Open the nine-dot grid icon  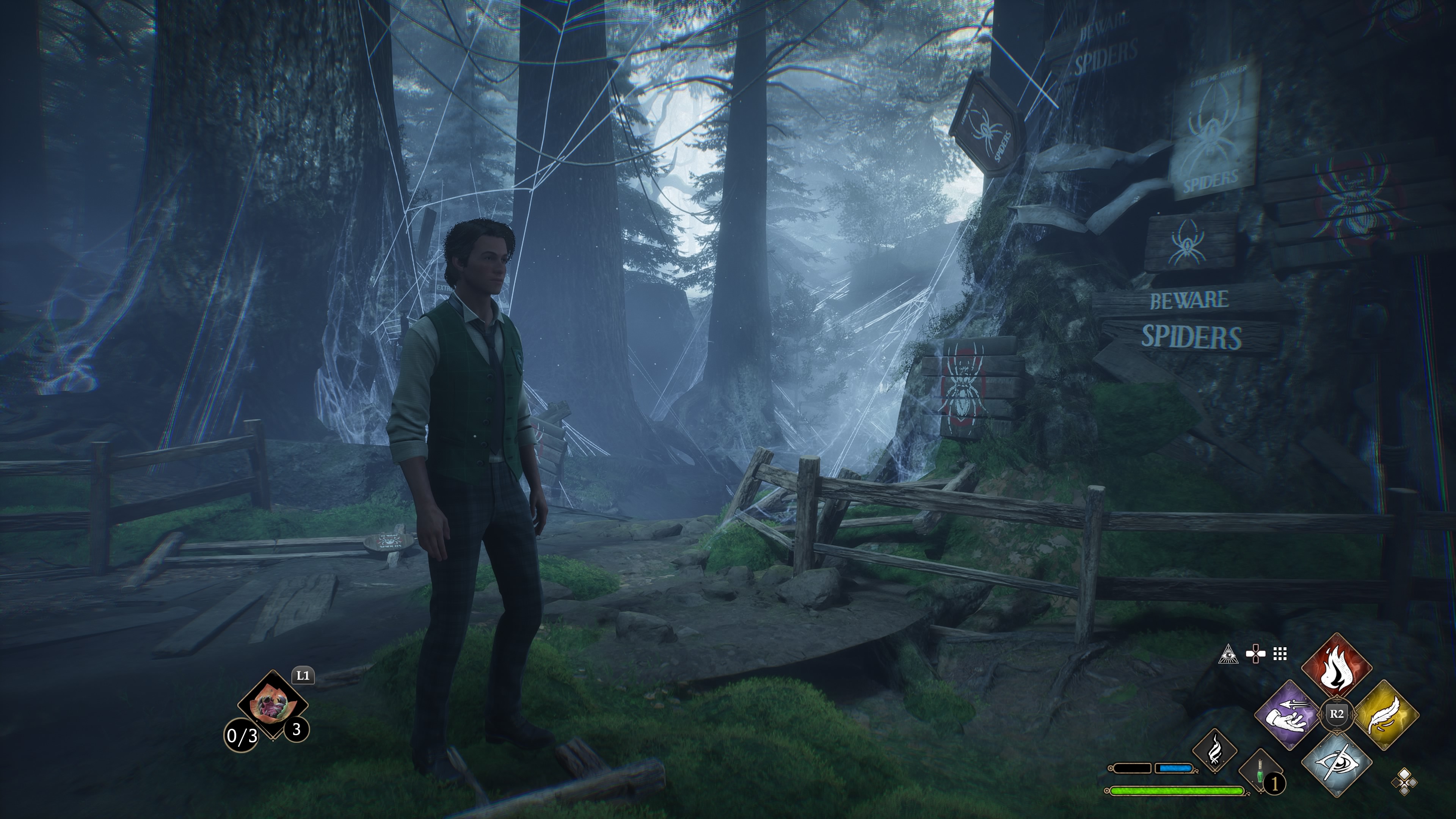(x=1280, y=654)
